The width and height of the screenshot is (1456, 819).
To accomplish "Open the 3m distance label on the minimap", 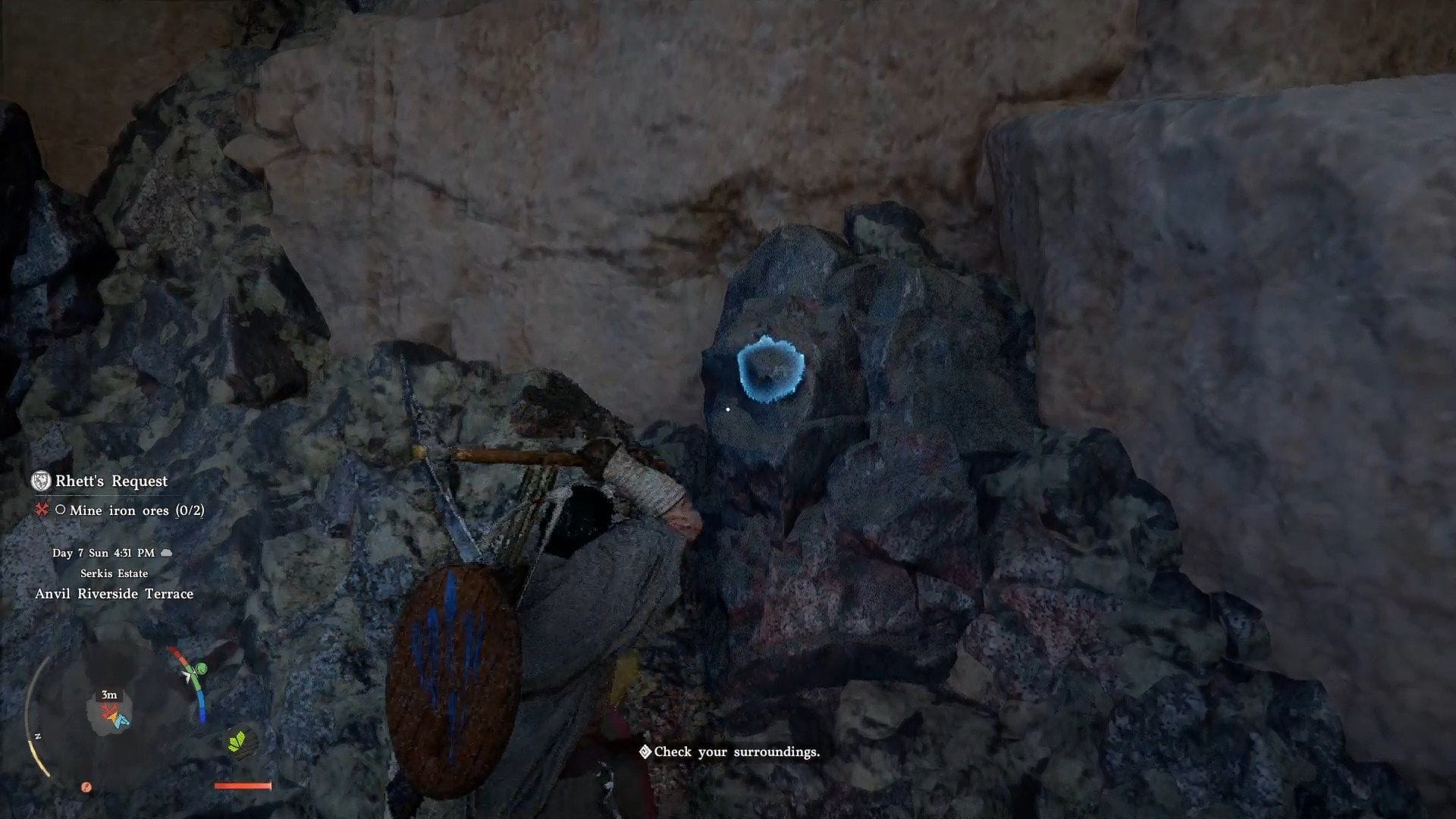I will (x=108, y=695).
